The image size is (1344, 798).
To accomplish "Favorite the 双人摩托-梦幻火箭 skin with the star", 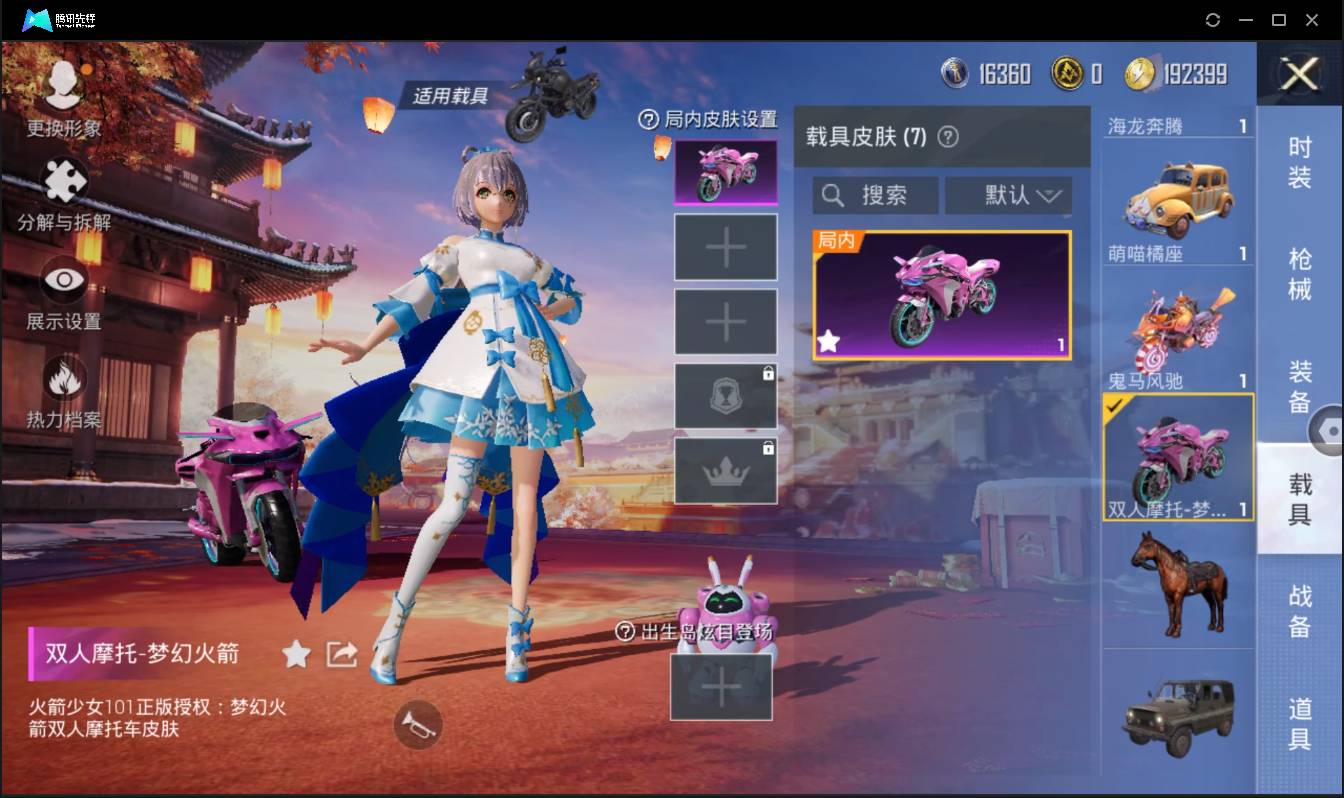I will [296, 654].
